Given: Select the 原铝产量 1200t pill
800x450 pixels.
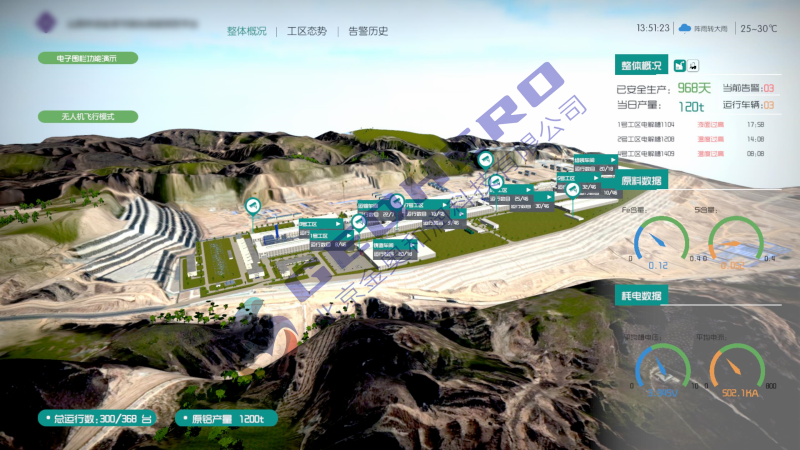Looking at the screenshot, I should pyautogui.click(x=221, y=417).
